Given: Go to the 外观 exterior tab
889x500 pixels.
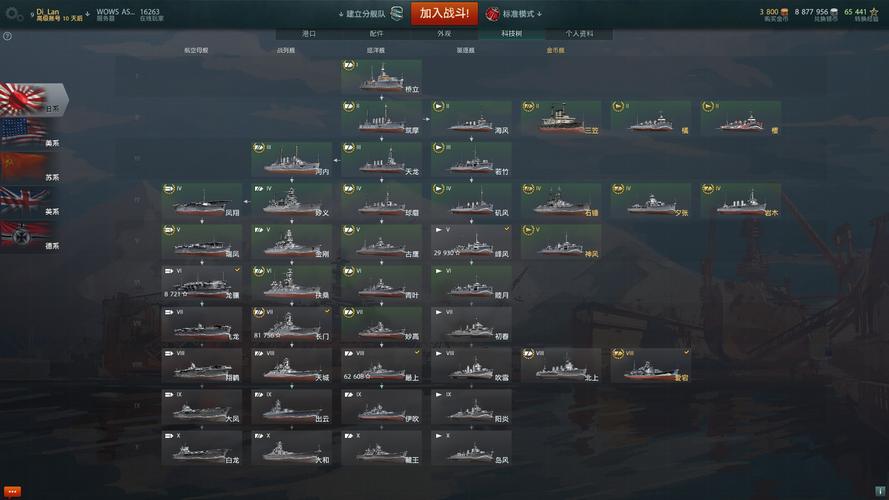Looking at the screenshot, I should coord(443,33).
